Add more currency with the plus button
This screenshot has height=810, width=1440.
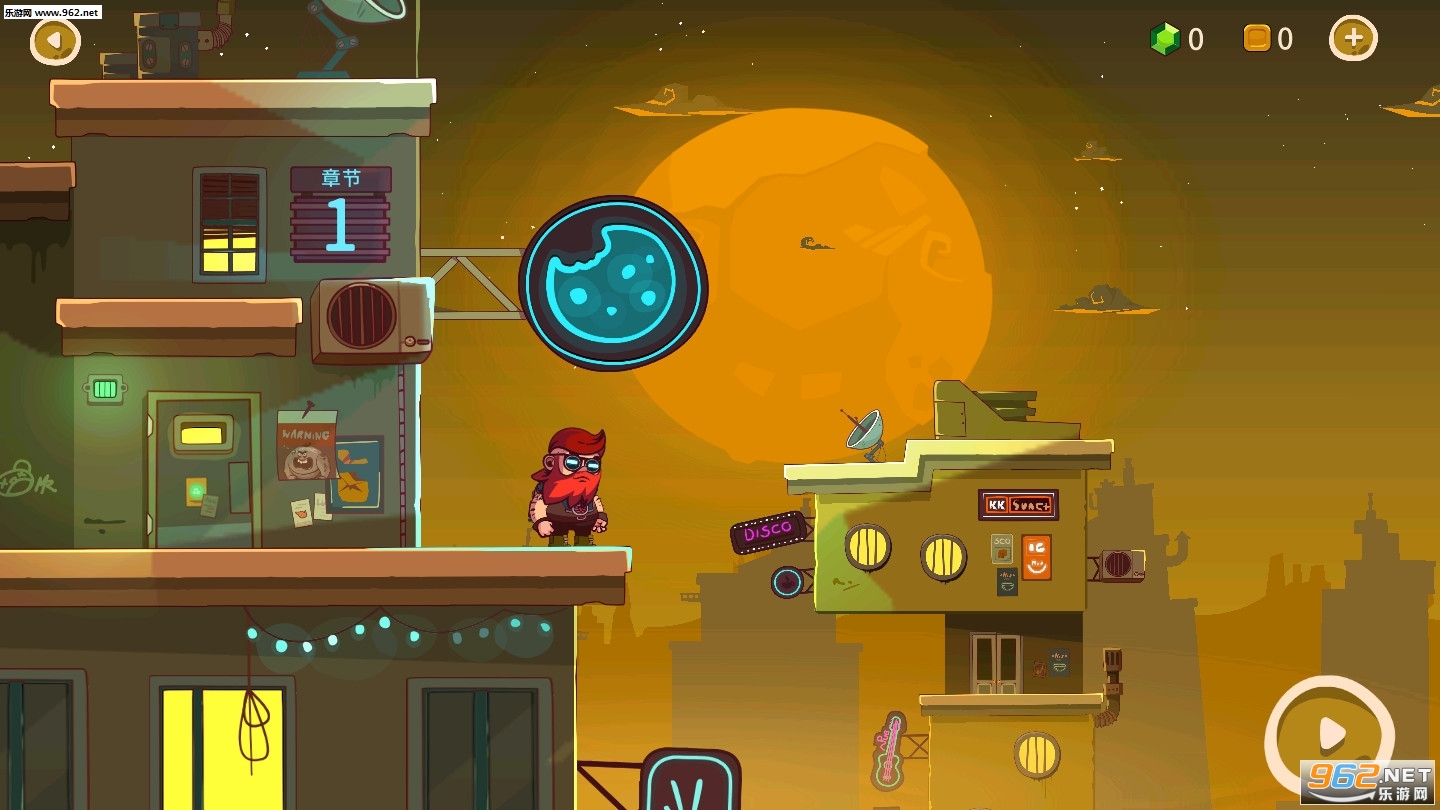pos(1352,39)
